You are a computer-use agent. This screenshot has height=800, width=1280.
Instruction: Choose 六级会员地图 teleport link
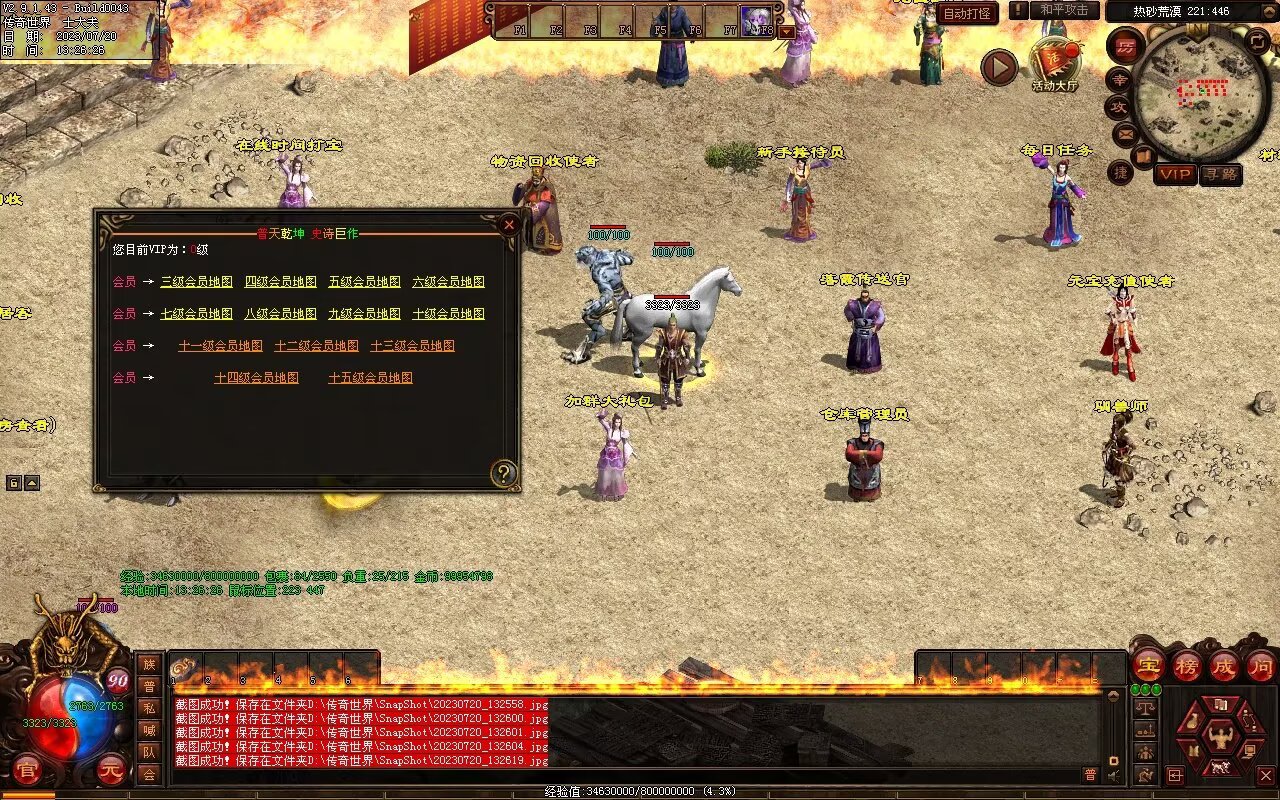click(x=448, y=282)
